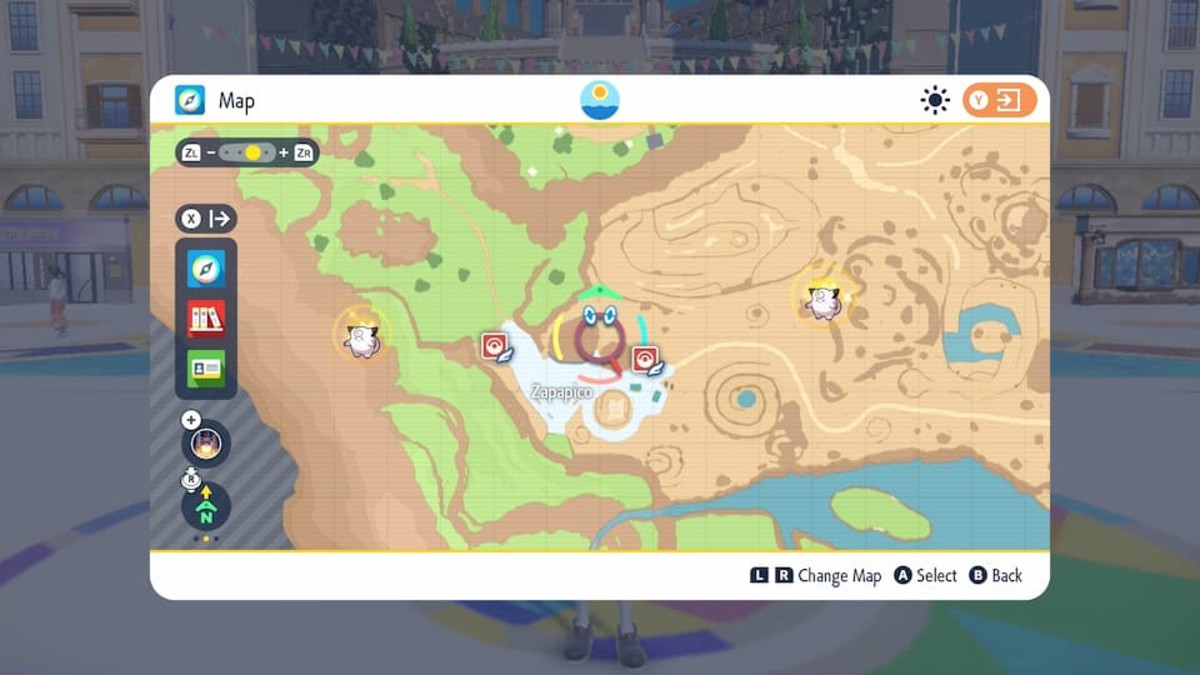Click the character portrait button with plus sign
Viewport: 1200px width, 675px height.
click(x=206, y=442)
